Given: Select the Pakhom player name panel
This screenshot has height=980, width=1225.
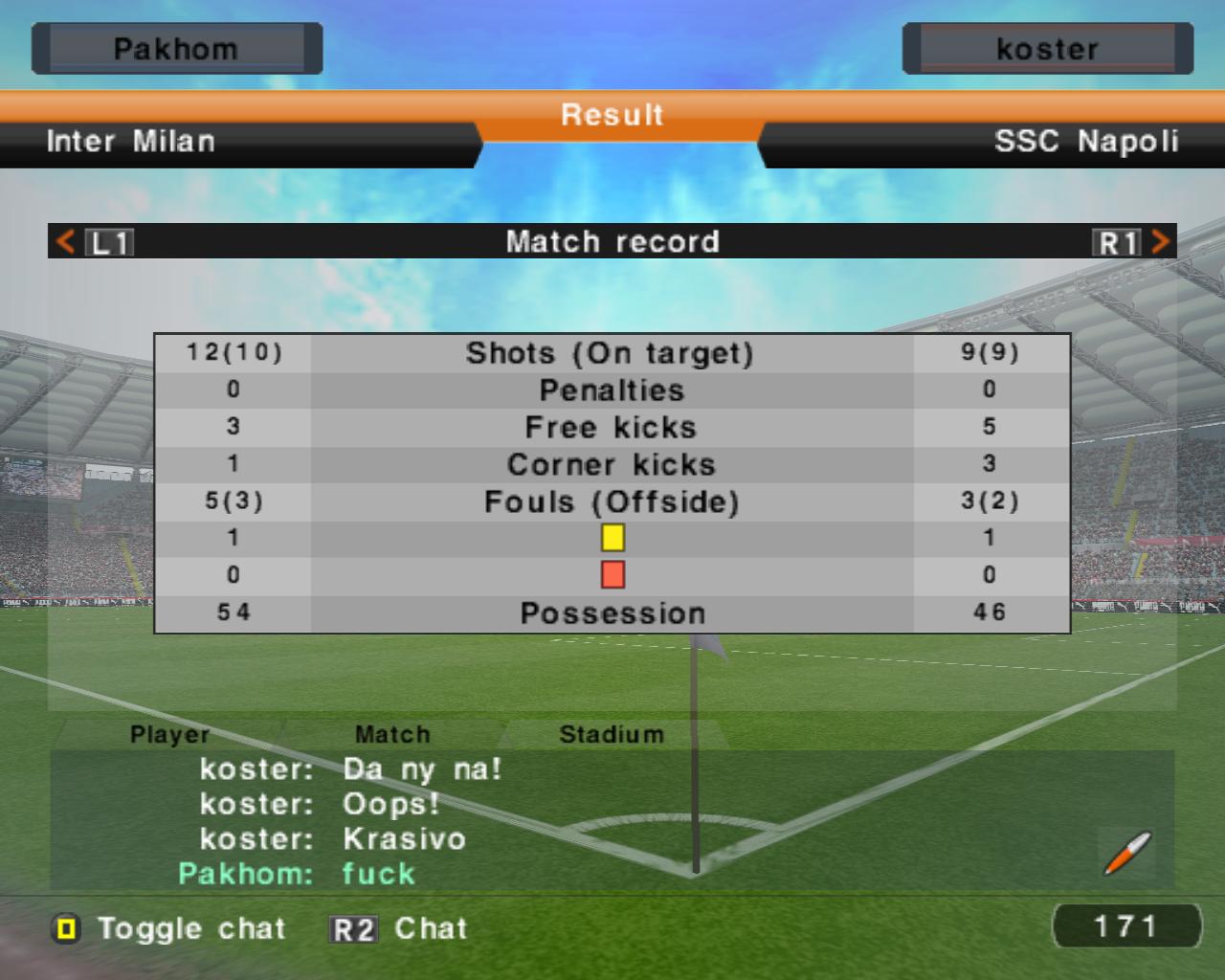Looking at the screenshot, I should (x=176, y=49).
